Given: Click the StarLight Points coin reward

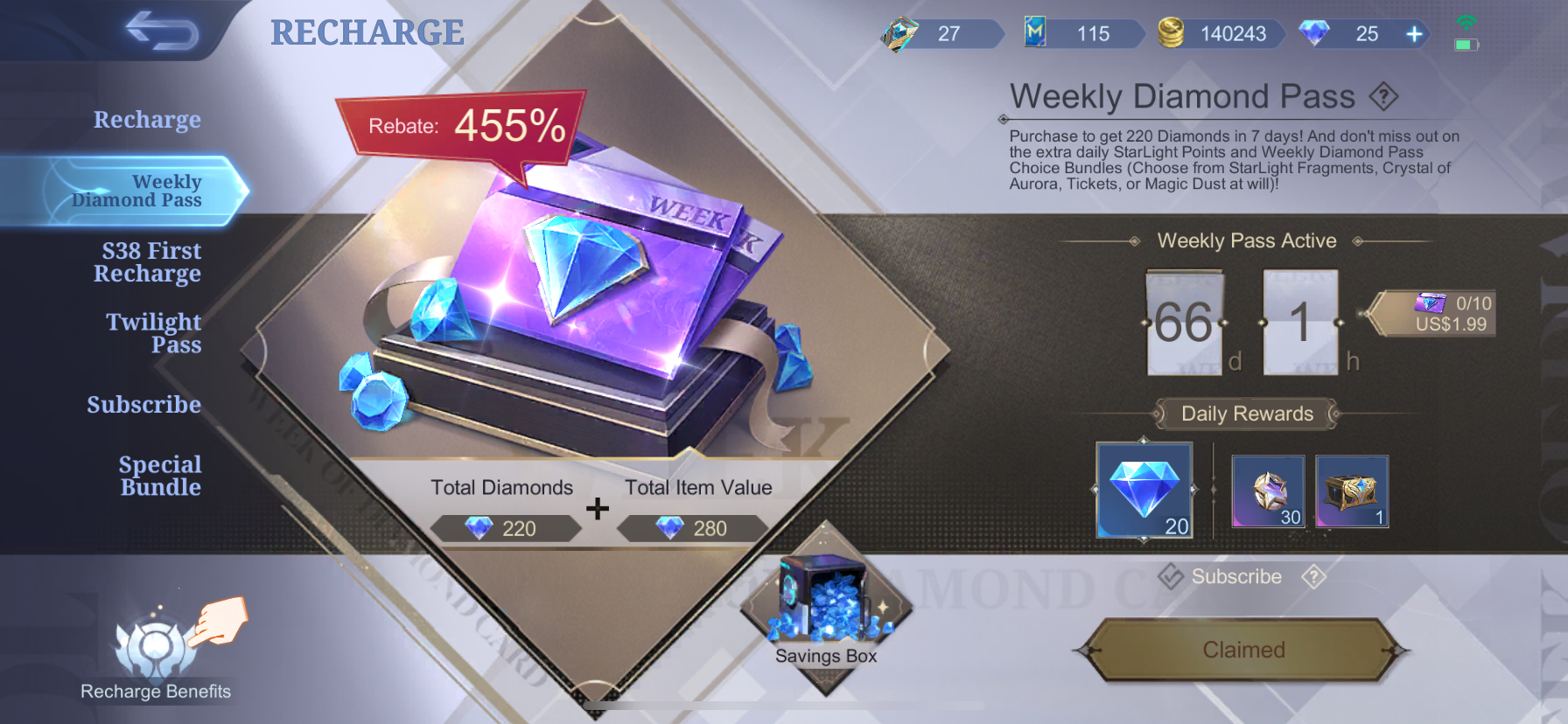Looking at the screenshot, I should pos(1267,492).
